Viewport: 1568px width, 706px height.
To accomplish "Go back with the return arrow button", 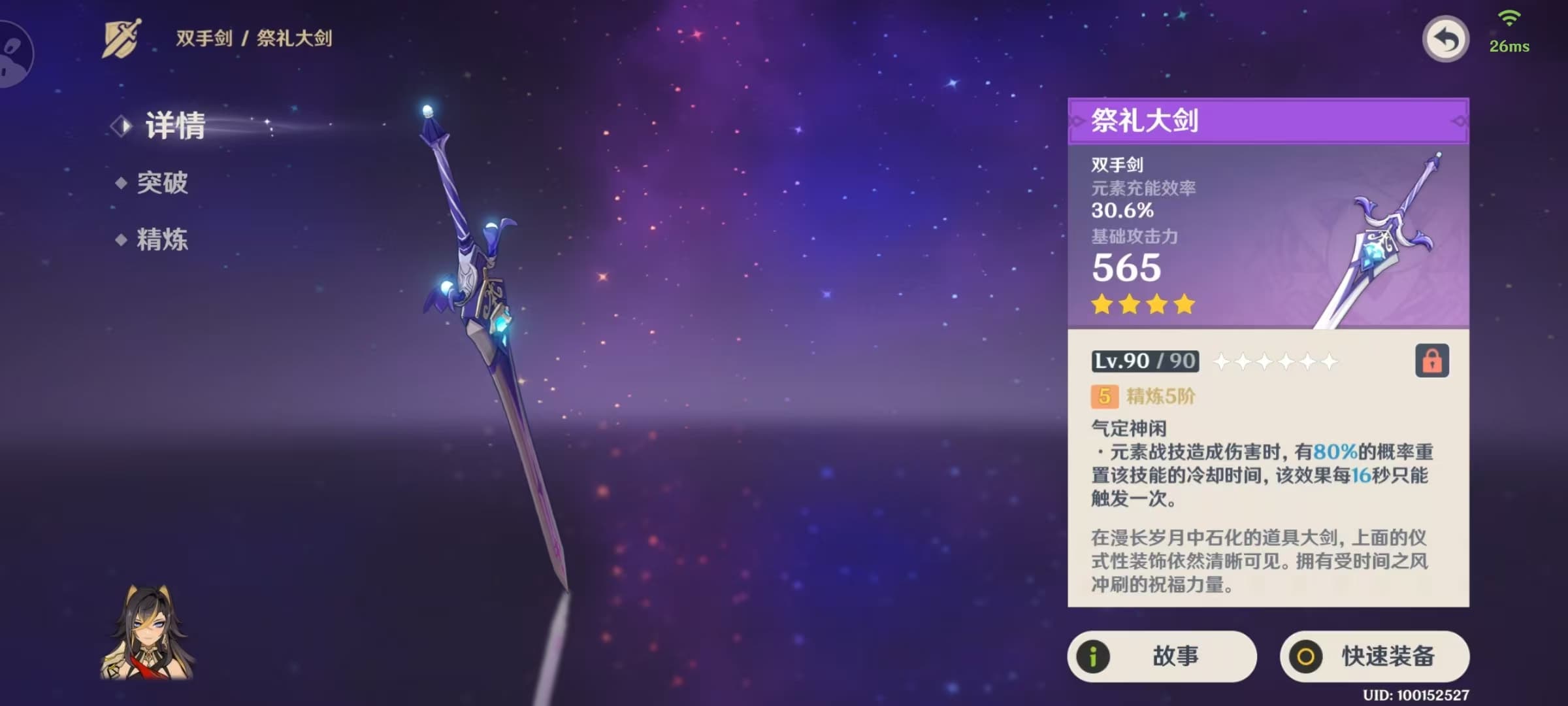I will click(x=1445, y=40).
